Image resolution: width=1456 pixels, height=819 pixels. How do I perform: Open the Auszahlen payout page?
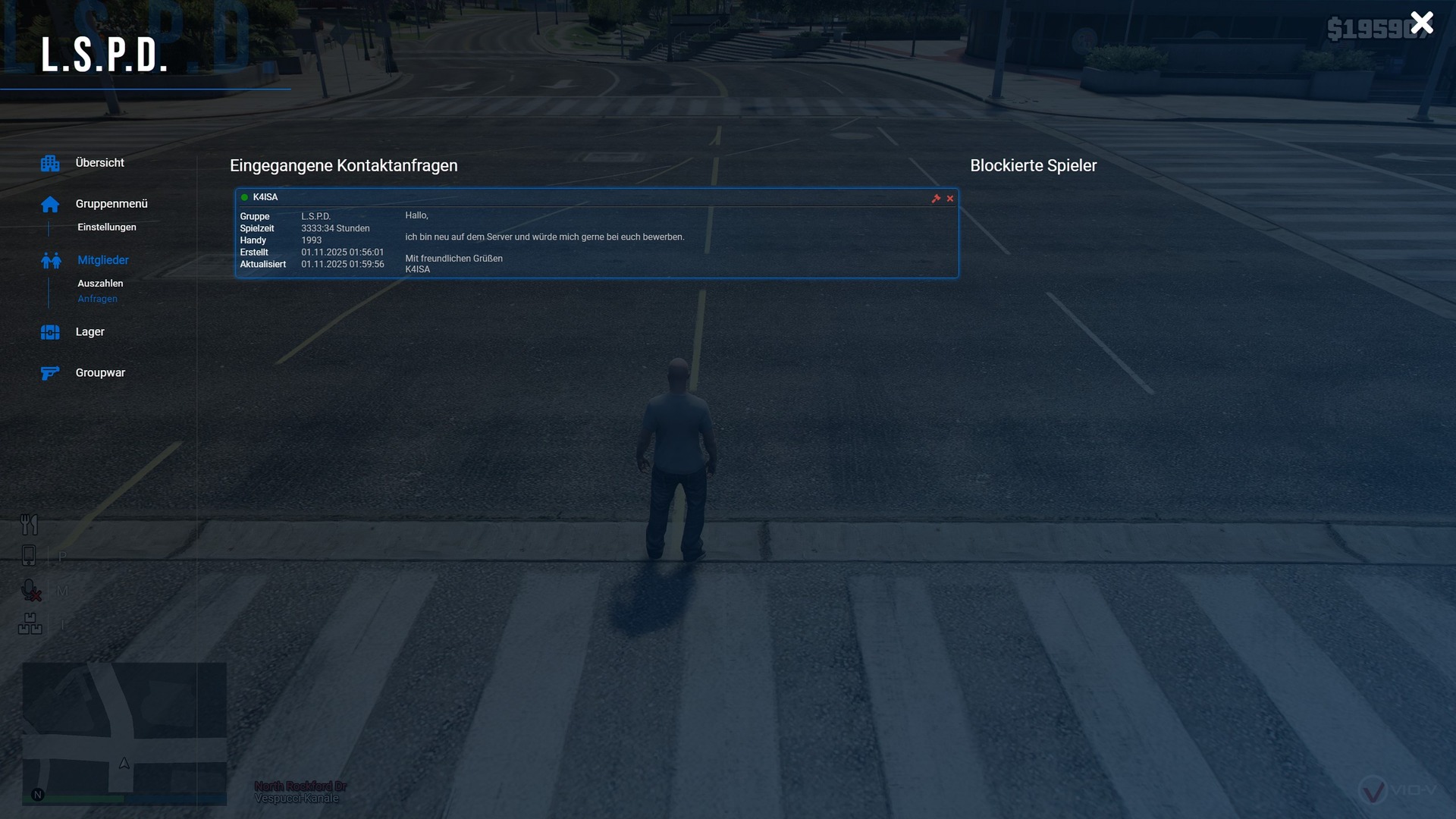[100, 284]
